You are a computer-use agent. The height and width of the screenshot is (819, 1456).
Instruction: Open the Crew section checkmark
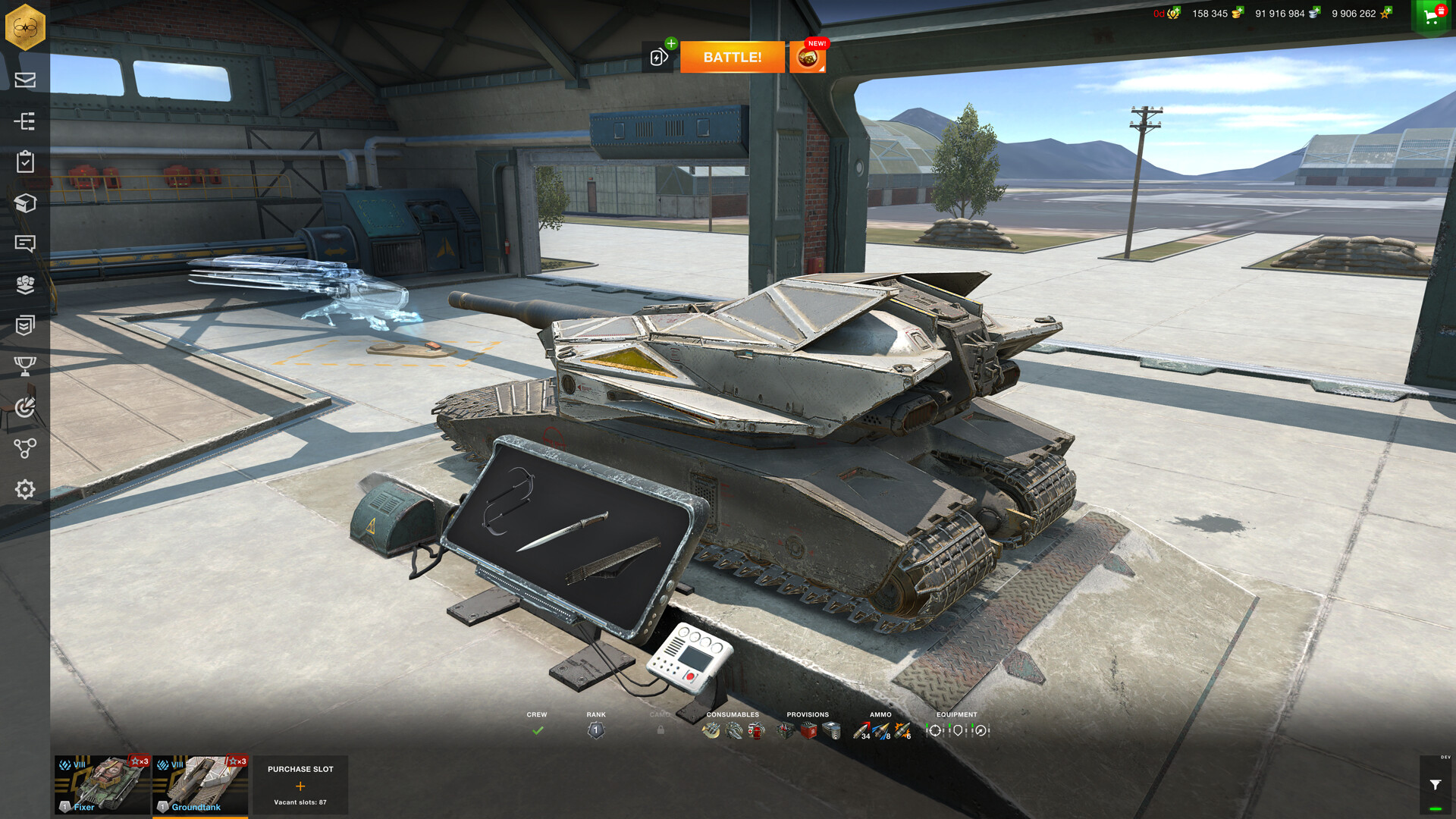(x=538, y=730)
